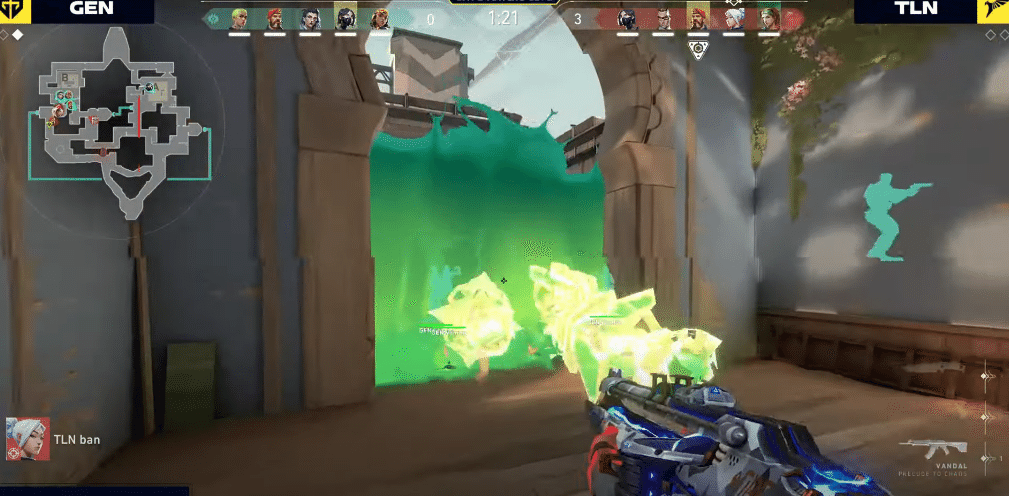Select the Vandal rifle weapon slot
1009x496 pixels.
tap(933, 449)
